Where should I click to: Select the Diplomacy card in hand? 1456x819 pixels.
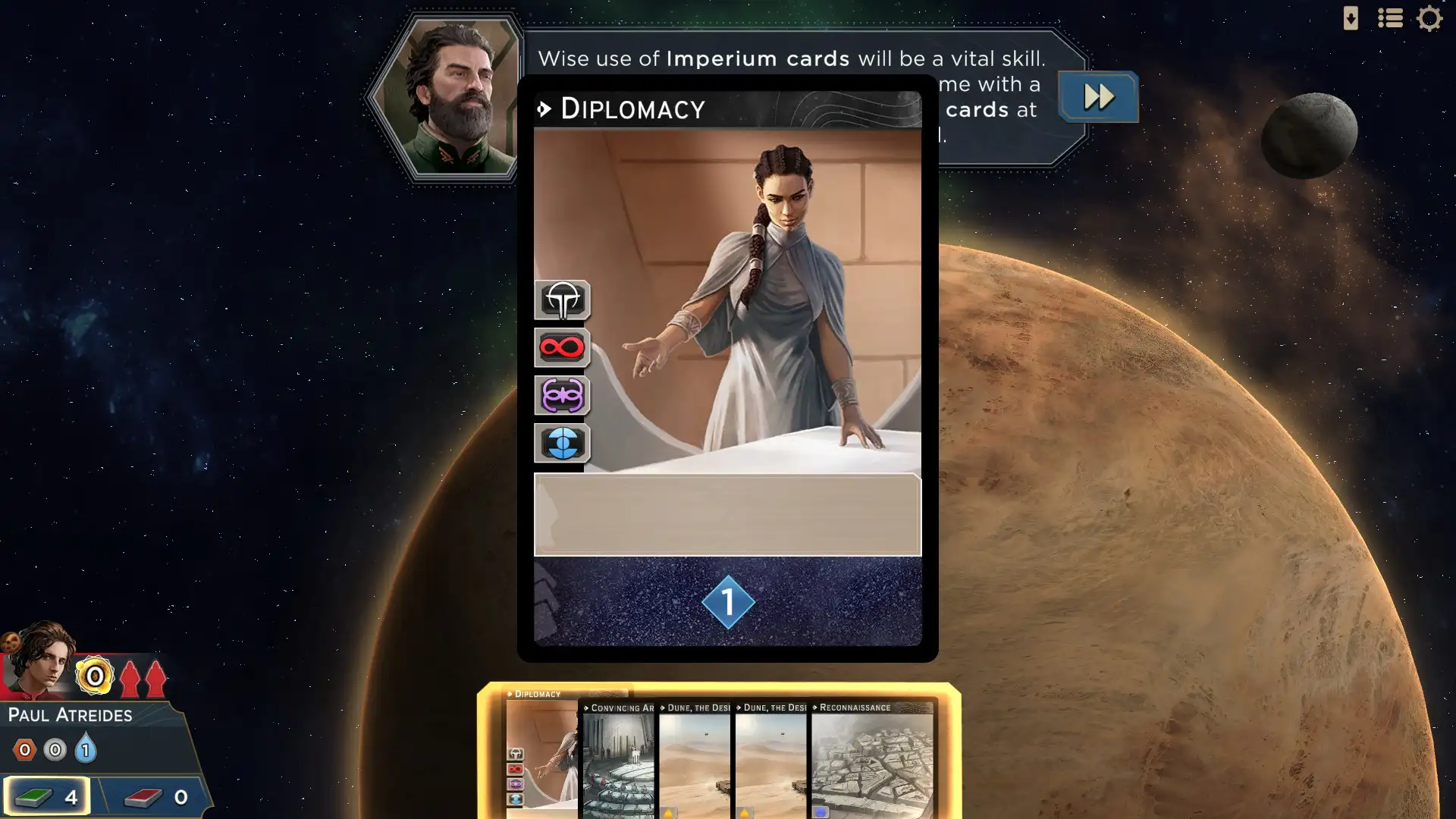point(541,755)
